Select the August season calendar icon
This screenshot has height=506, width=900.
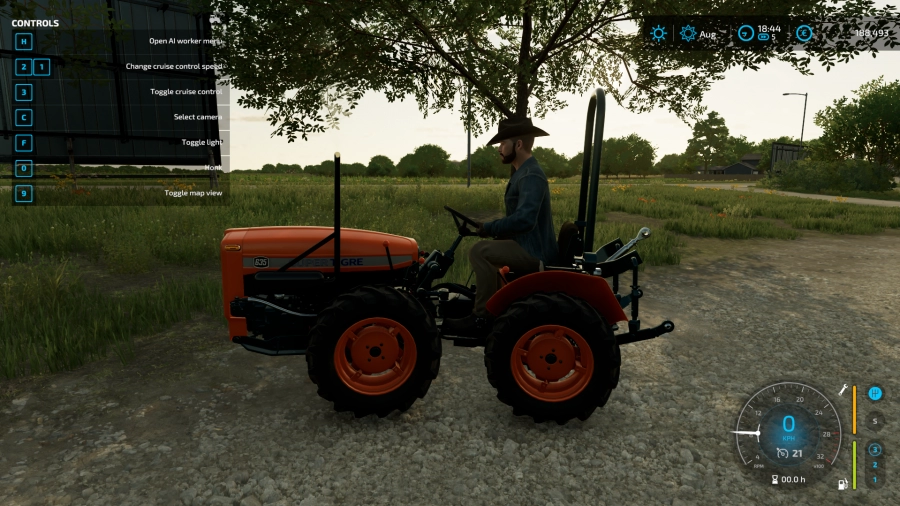tap(688, 33)
